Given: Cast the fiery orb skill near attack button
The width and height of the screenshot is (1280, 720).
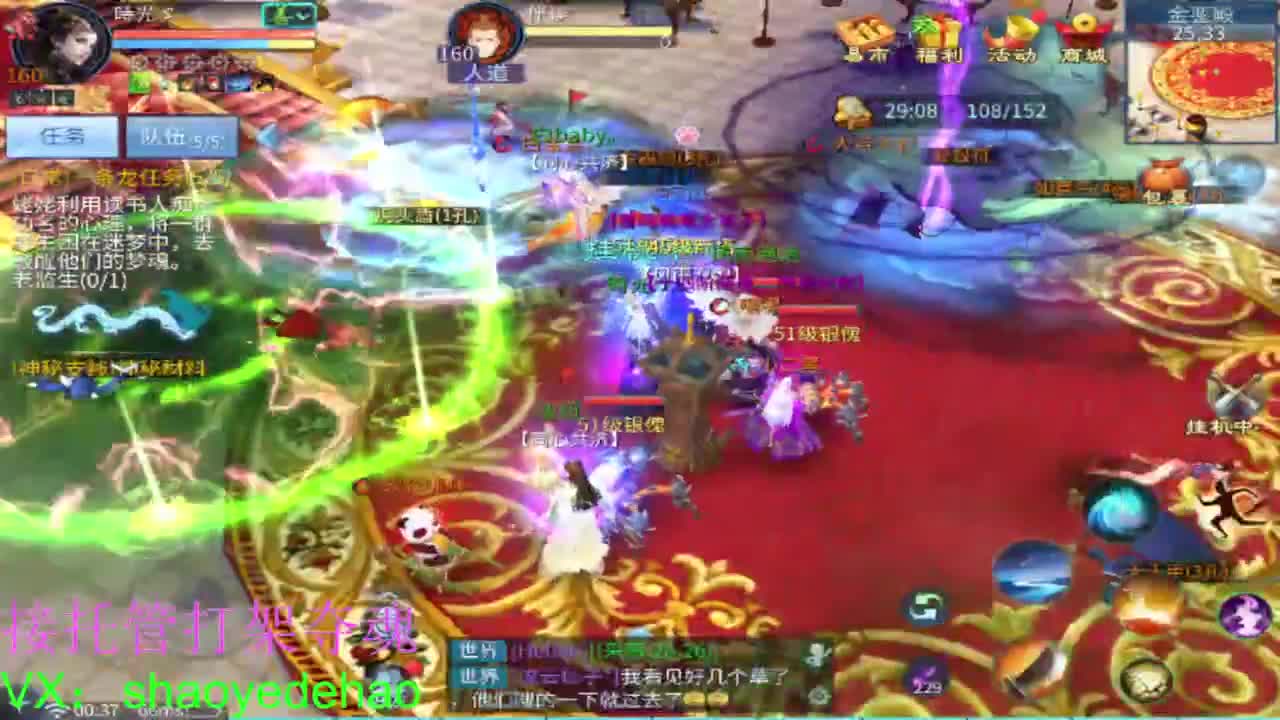Looking at the screenshot, I should [x=1146, y=607].
